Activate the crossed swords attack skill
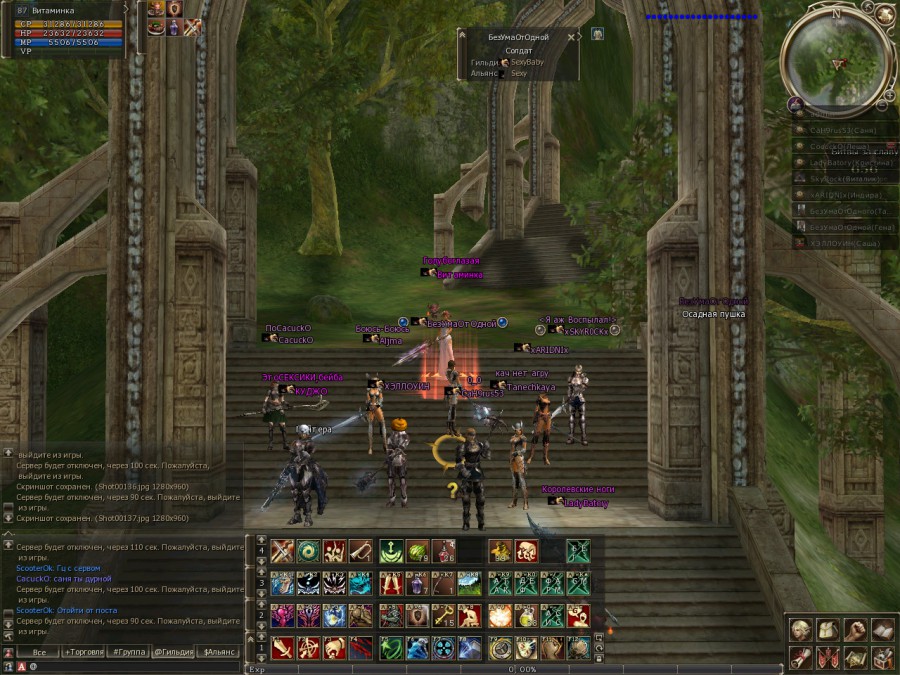The height and width of the screenshot is (675, 900). (282, 551)
